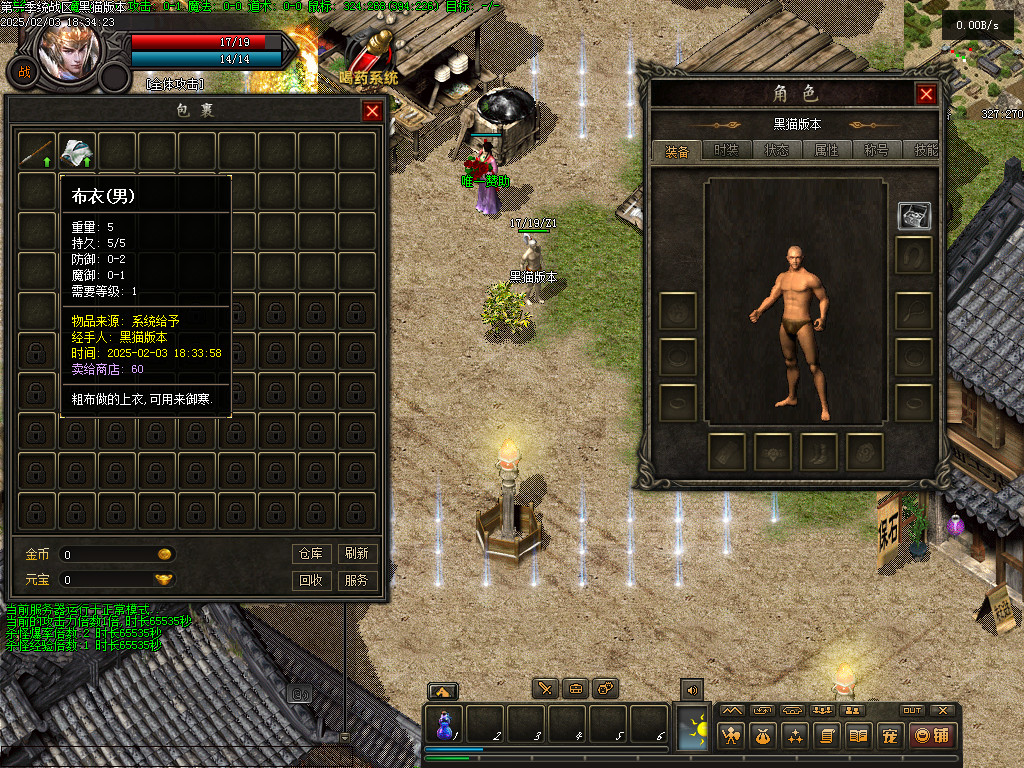Switch to the 时装 fashion tab

click(727, 151)
